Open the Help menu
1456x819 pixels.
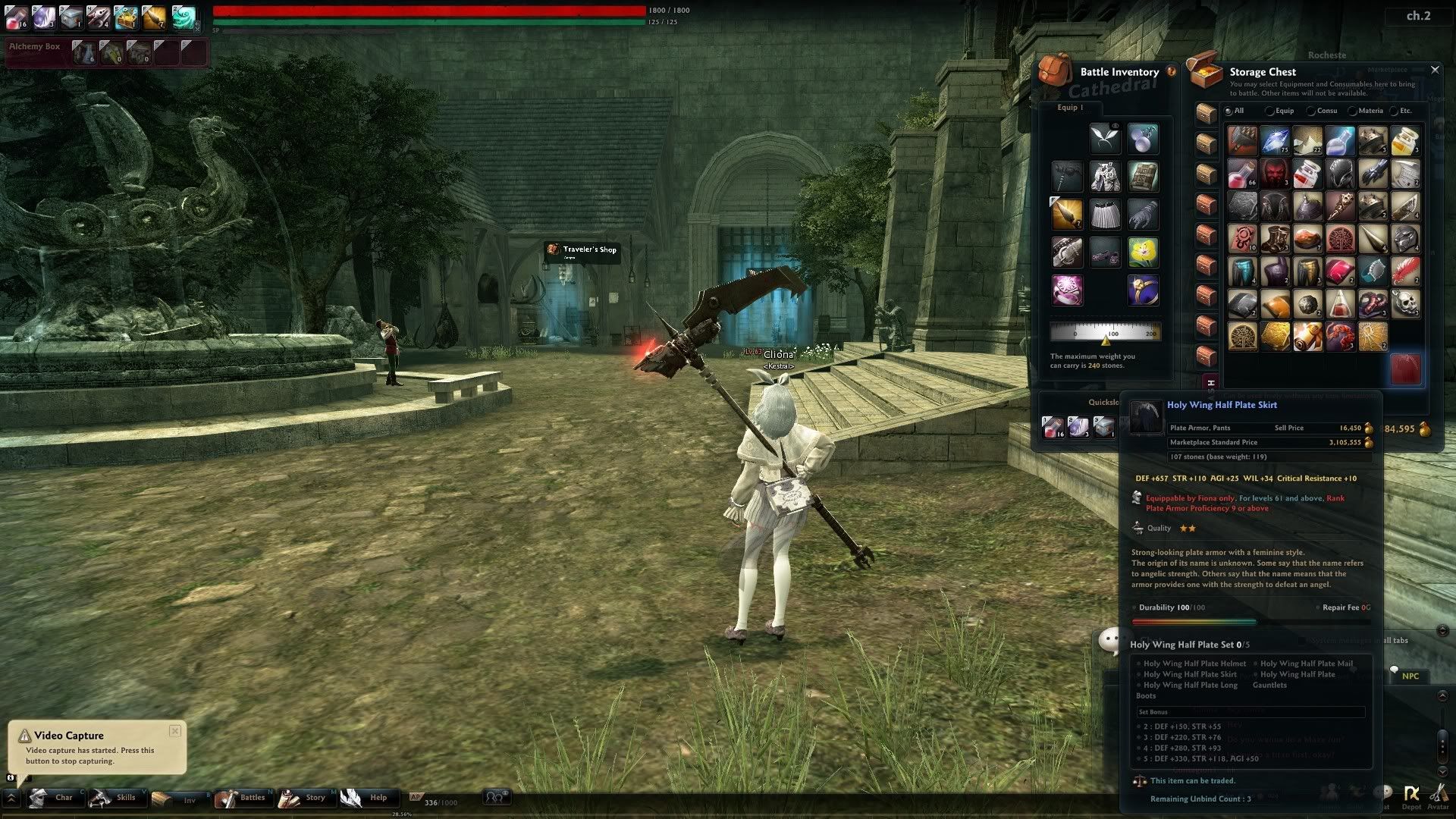tap(366, 798)
